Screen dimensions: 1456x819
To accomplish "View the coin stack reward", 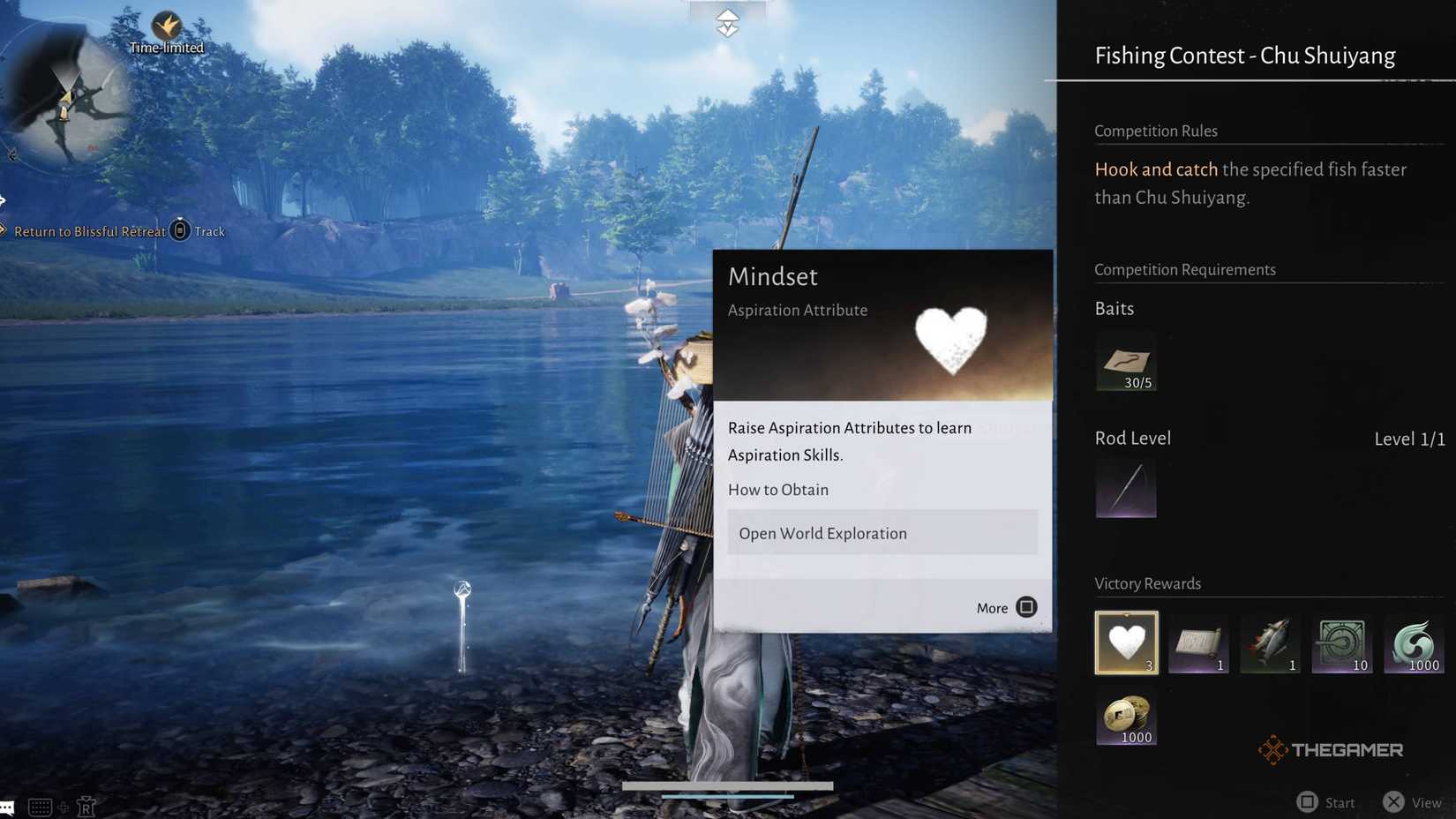I will point(1126,717).
